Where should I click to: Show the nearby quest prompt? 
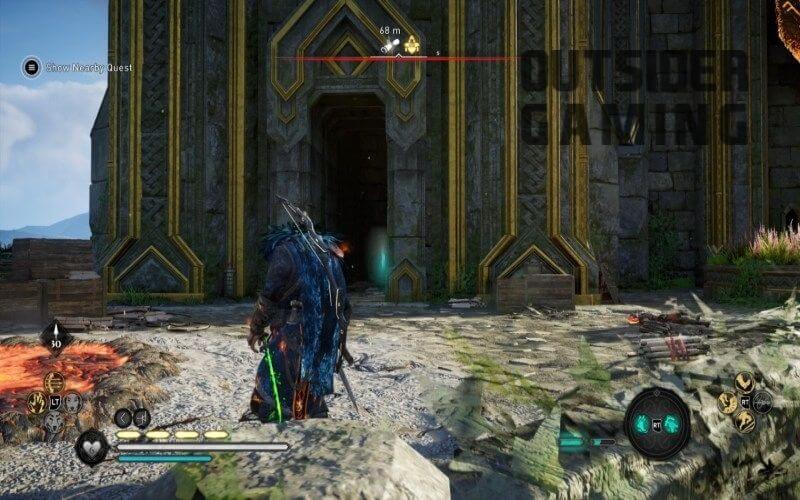pyautogui.click(x=32, y=67)
